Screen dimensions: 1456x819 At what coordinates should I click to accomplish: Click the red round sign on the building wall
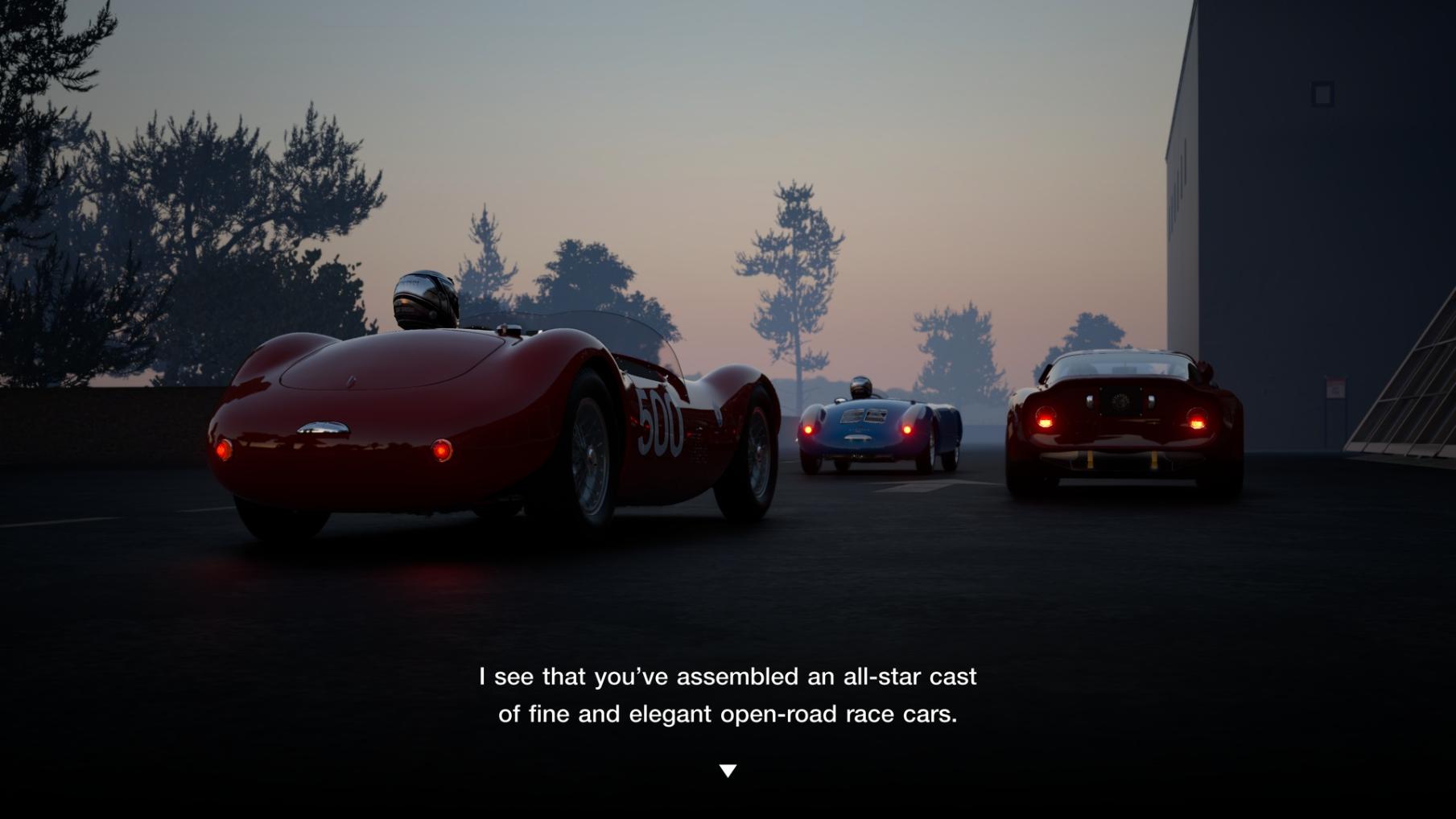pyautogui.click(x=1336, y=388)
